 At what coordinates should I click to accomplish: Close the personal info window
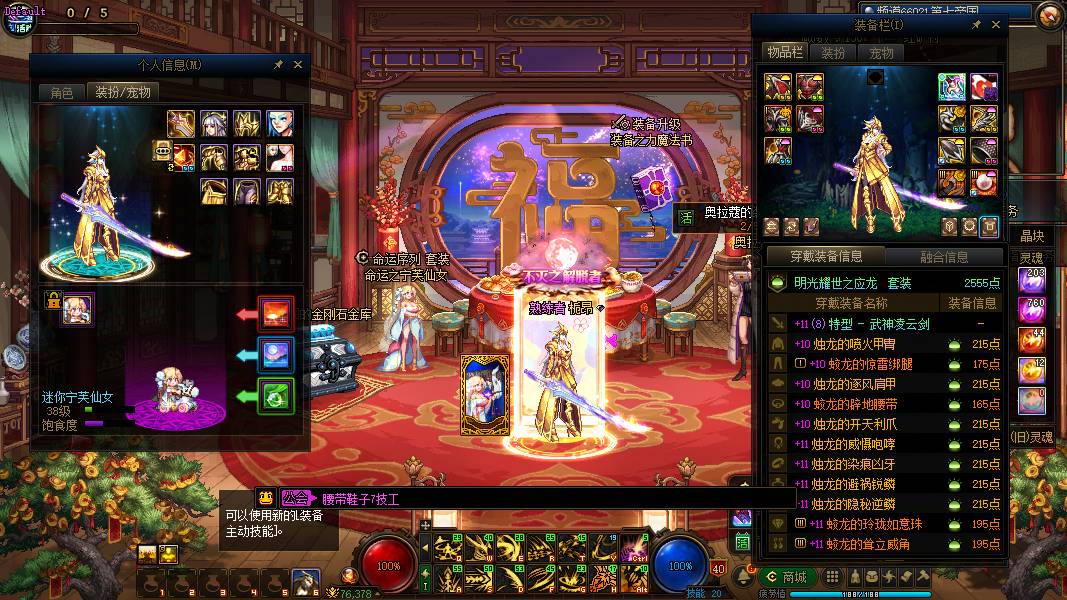(x=298, y=65)
